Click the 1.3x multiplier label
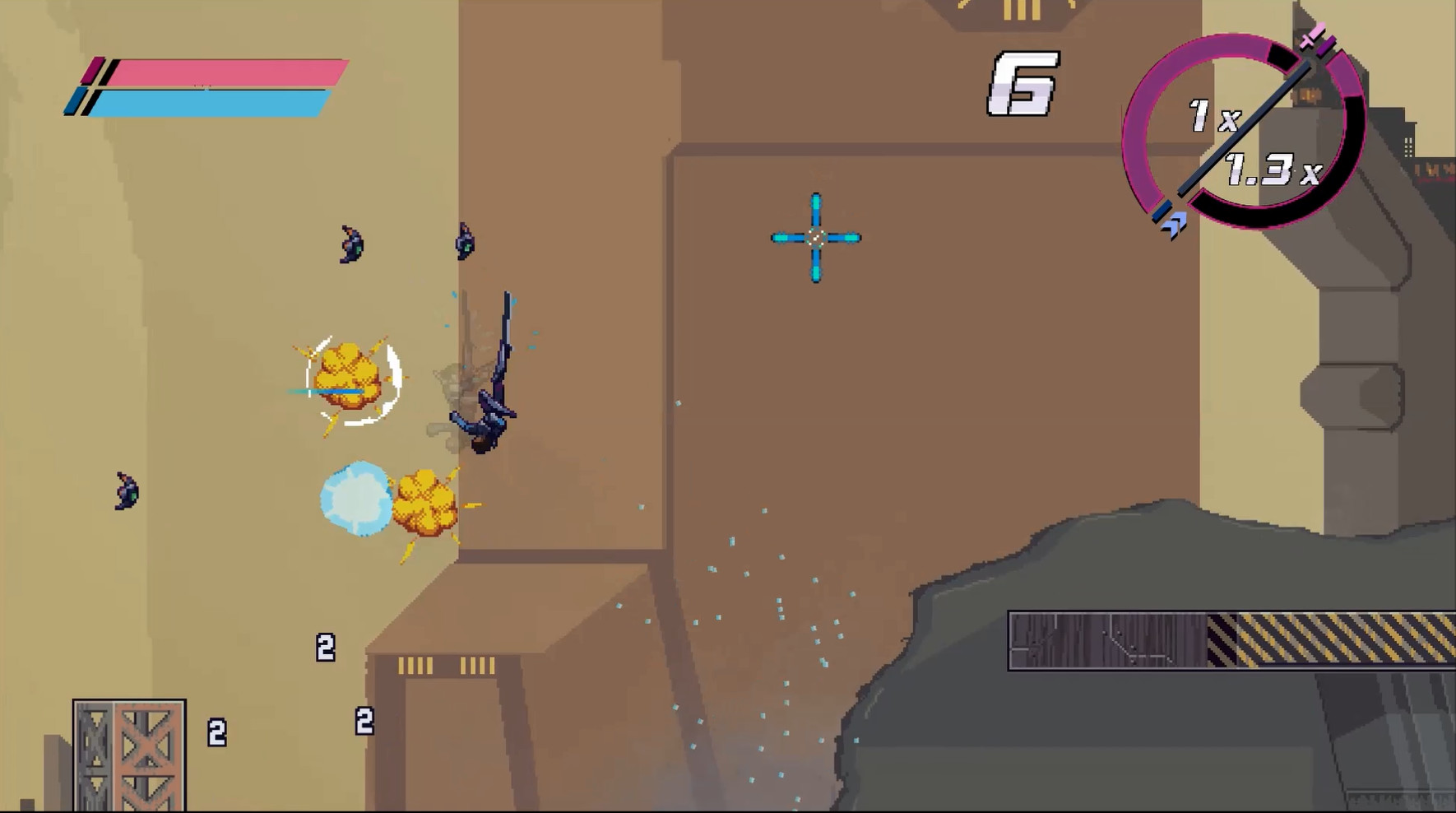Image resolution: width=1456 pixels, height=813 pixels. (1271, 170)
